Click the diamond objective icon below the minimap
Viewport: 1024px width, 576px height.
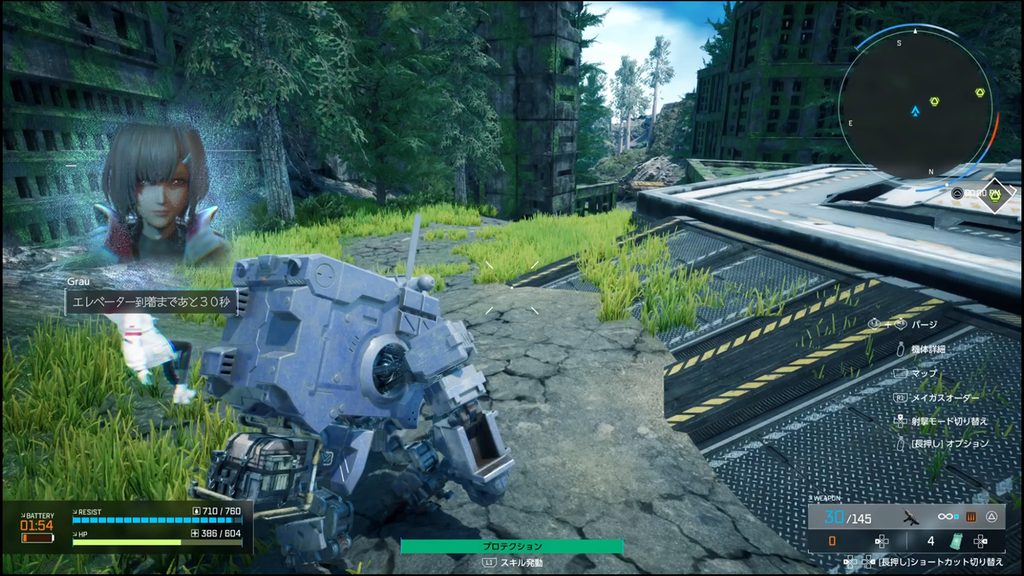[x=995, y=195]
